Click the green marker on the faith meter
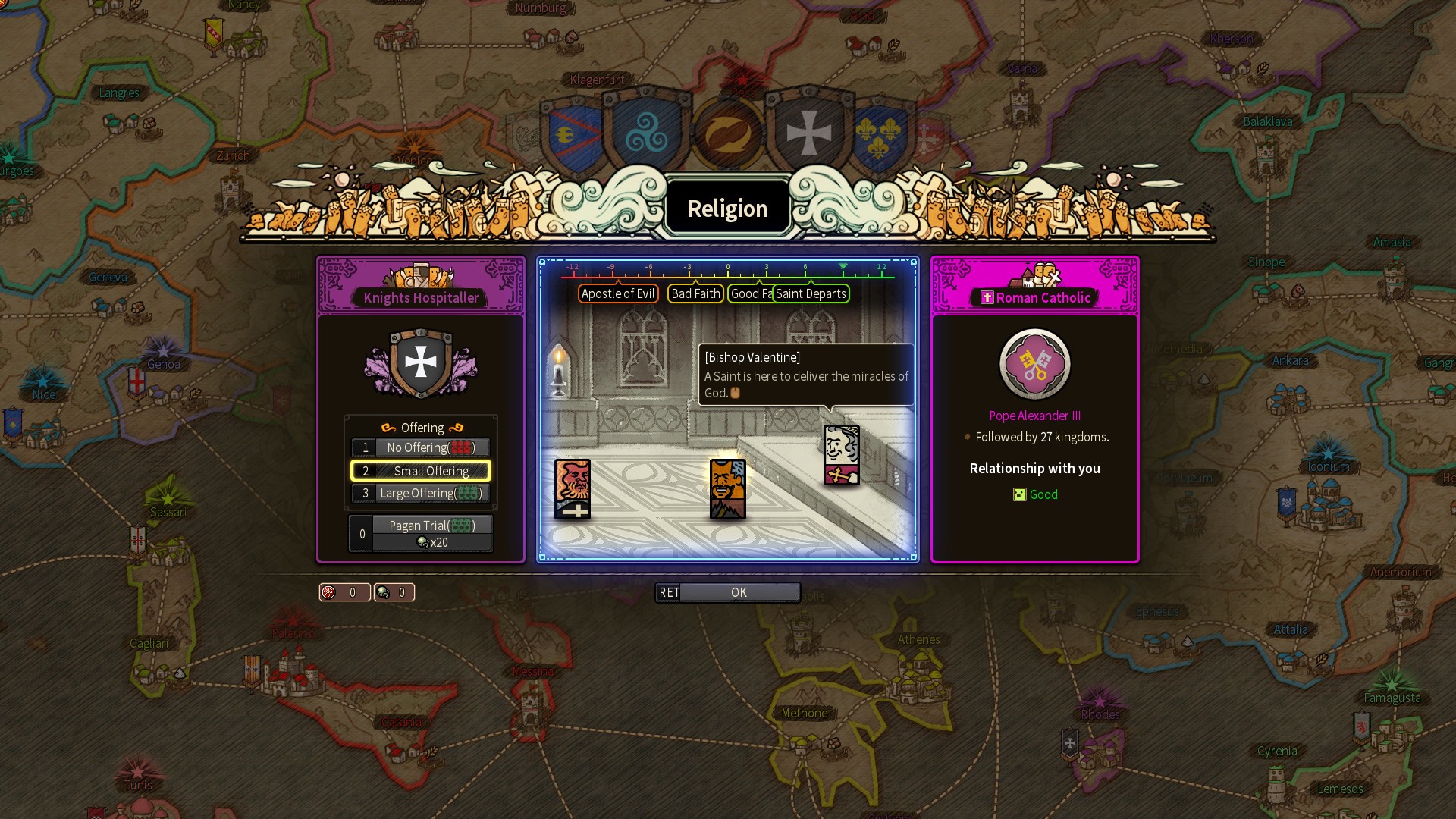This screenshot has width=1456, height=819. (845, 267)
